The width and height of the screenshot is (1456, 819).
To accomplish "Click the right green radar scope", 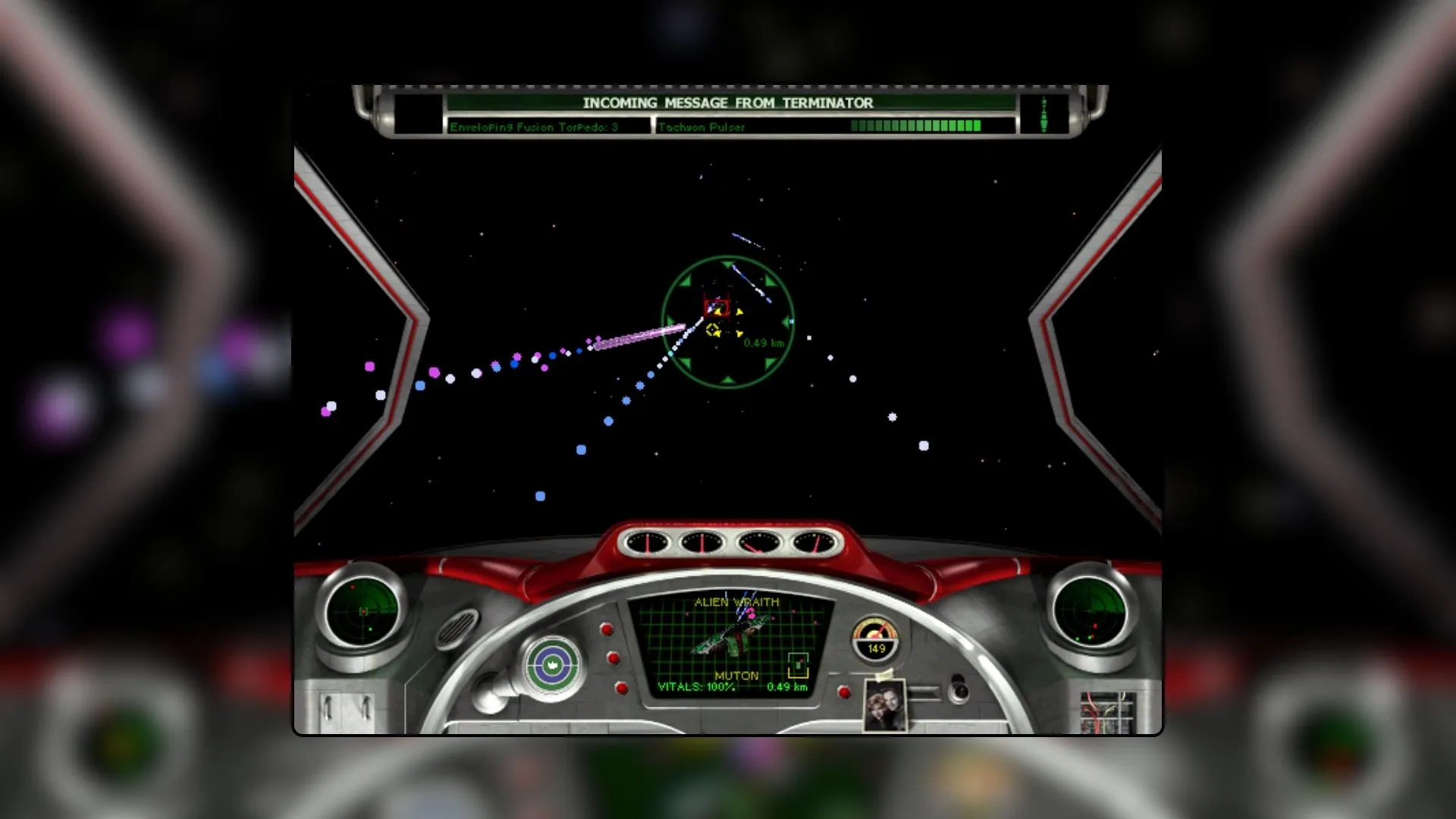I will coord(1090,610).
